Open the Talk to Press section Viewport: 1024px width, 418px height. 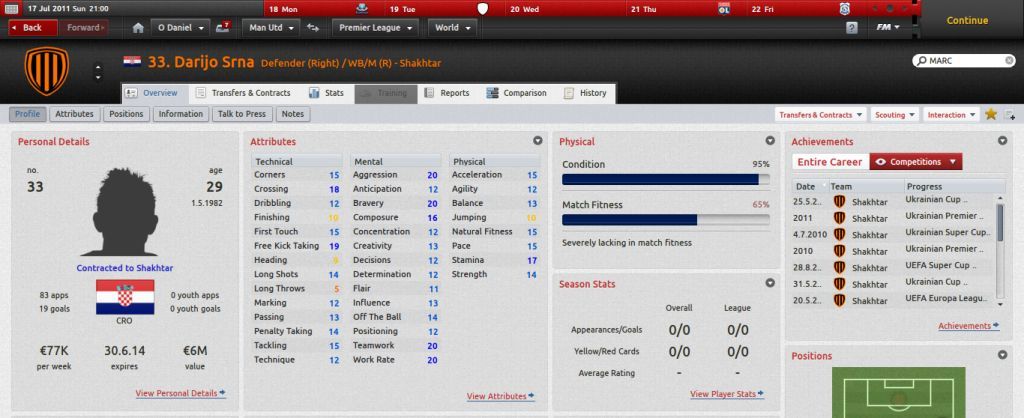(x=241, y=114)
